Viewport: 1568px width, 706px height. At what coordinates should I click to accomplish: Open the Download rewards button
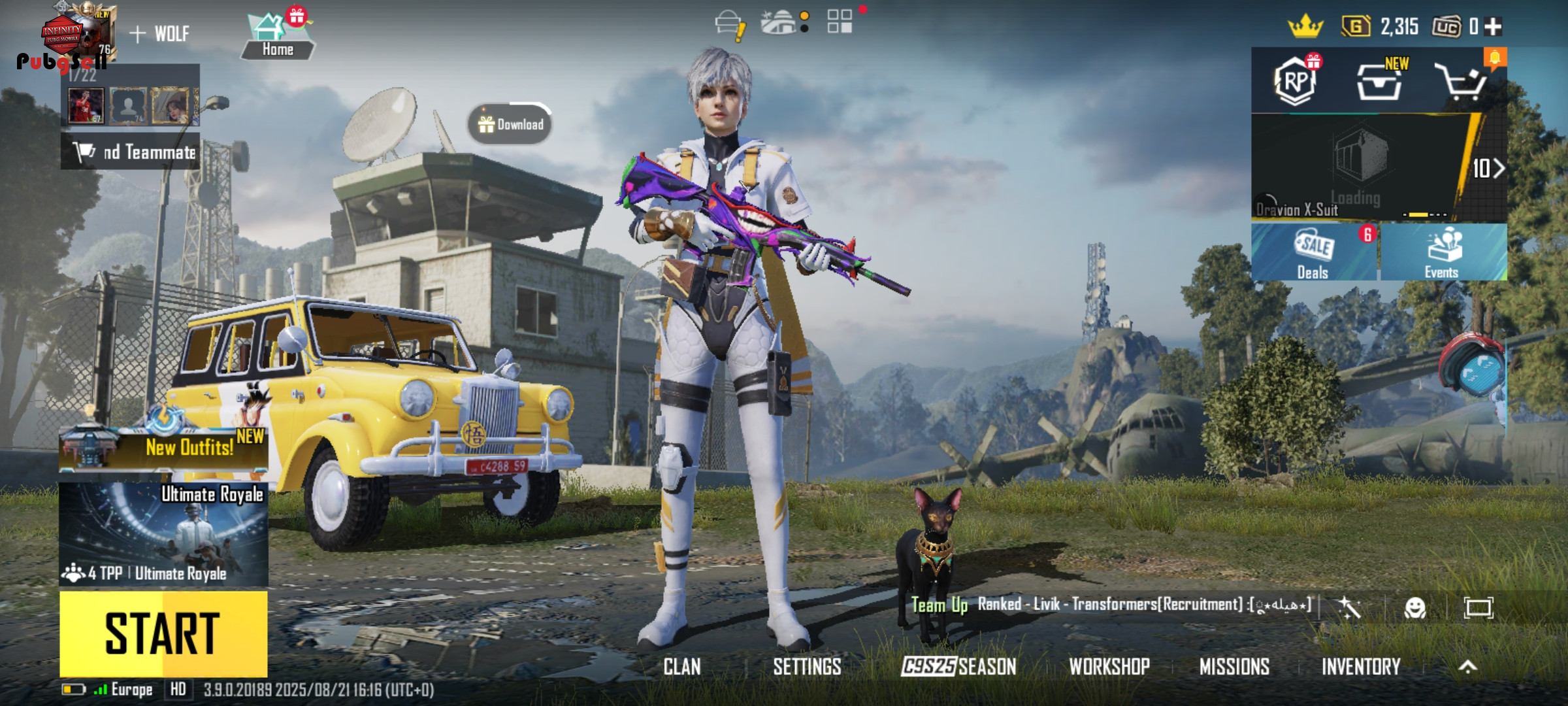(510, 124)
